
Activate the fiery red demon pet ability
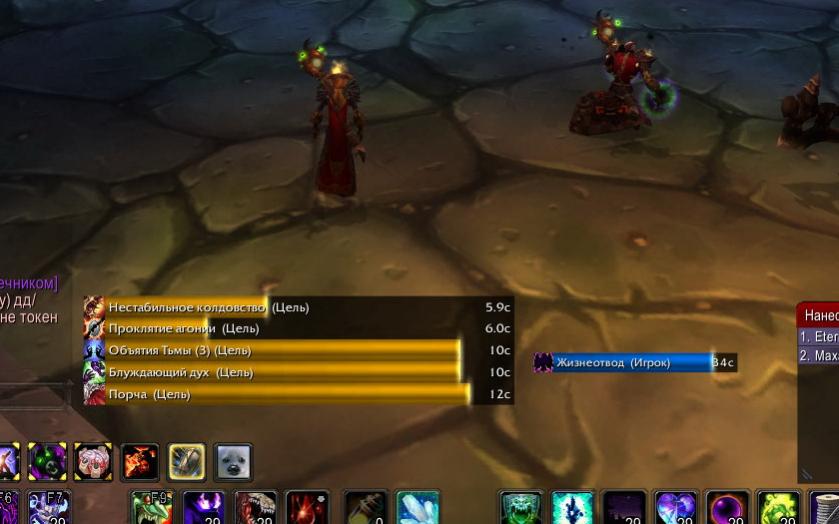pyautogui.click(x=140, y=462)
